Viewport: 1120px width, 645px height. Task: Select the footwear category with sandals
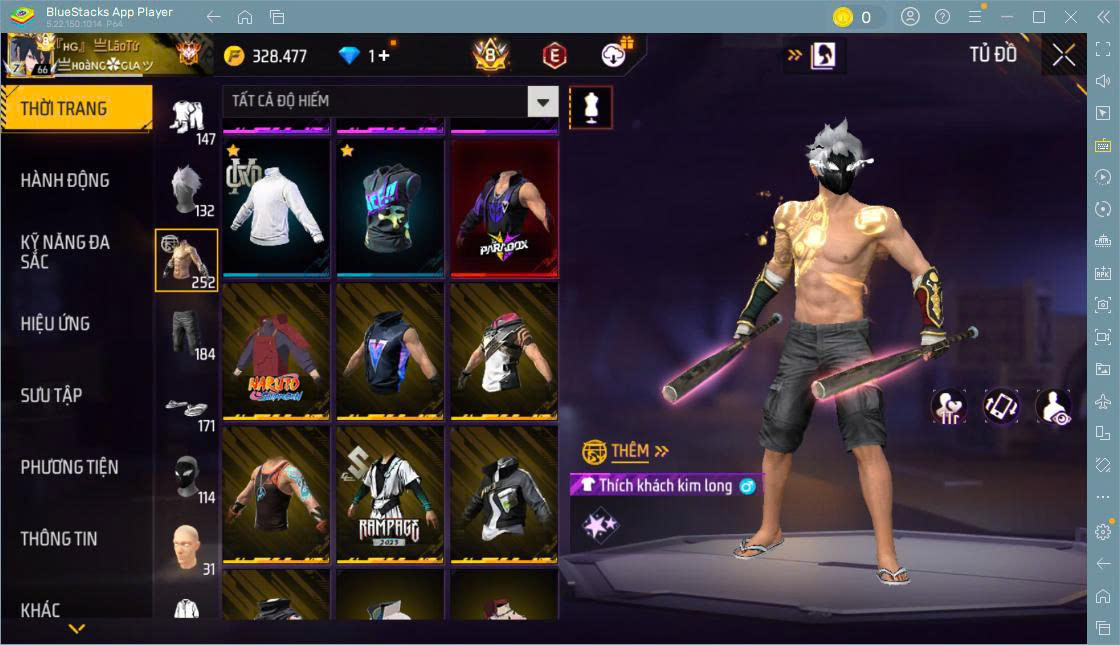point(186,407)
